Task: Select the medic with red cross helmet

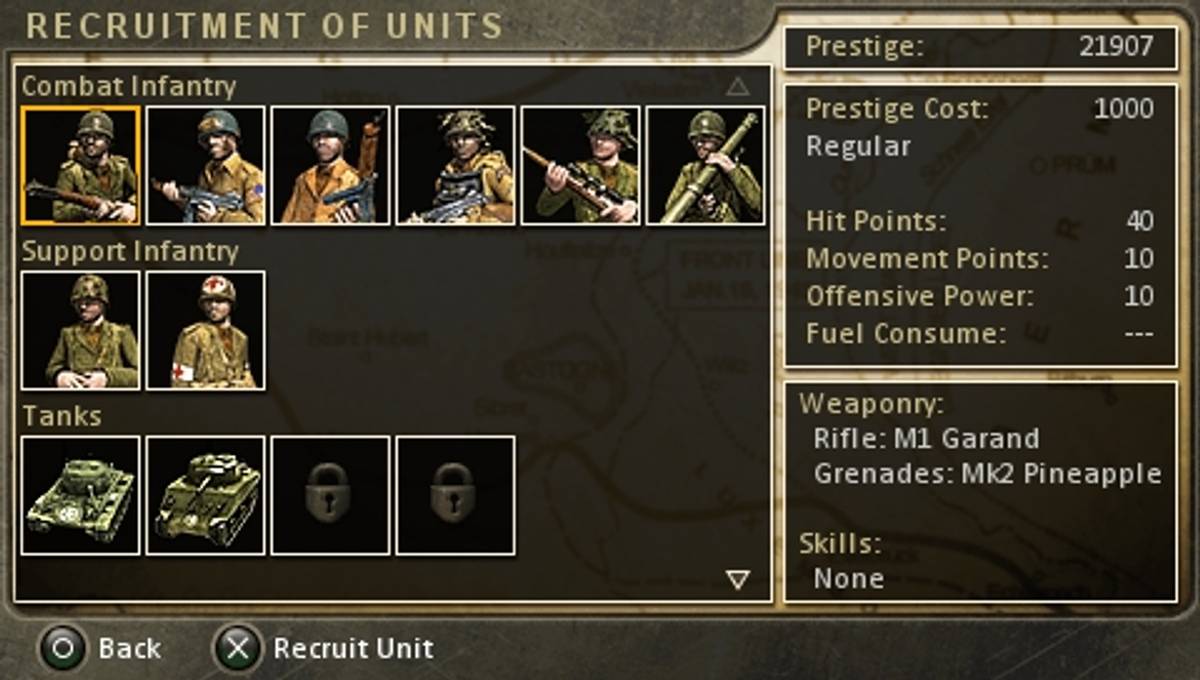Action: click(206, 330)
